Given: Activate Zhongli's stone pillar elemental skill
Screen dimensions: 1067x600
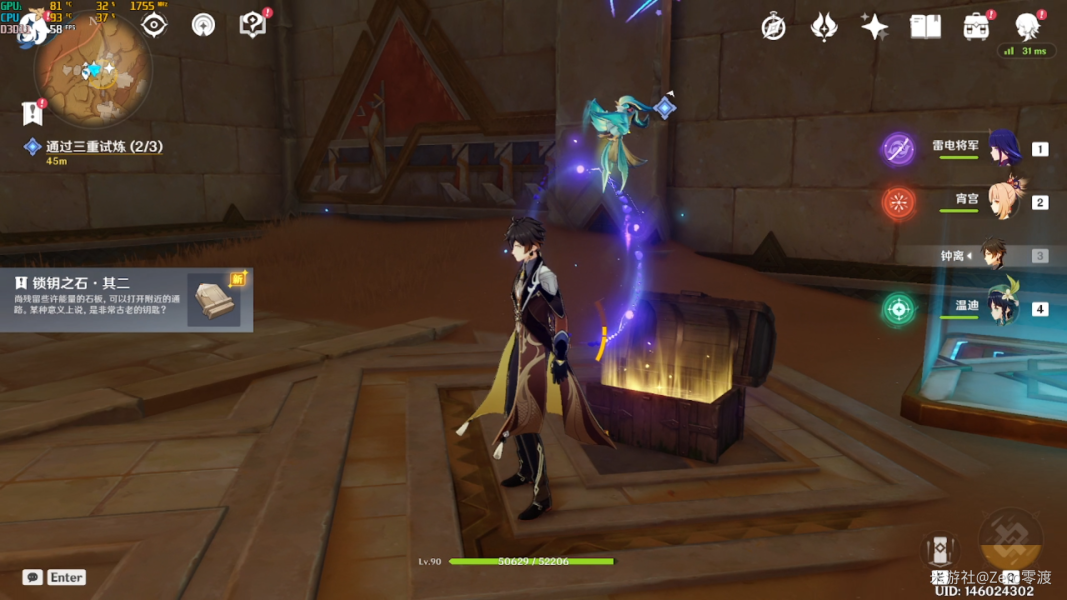Looking at the screenshot, I should (940, 549).
